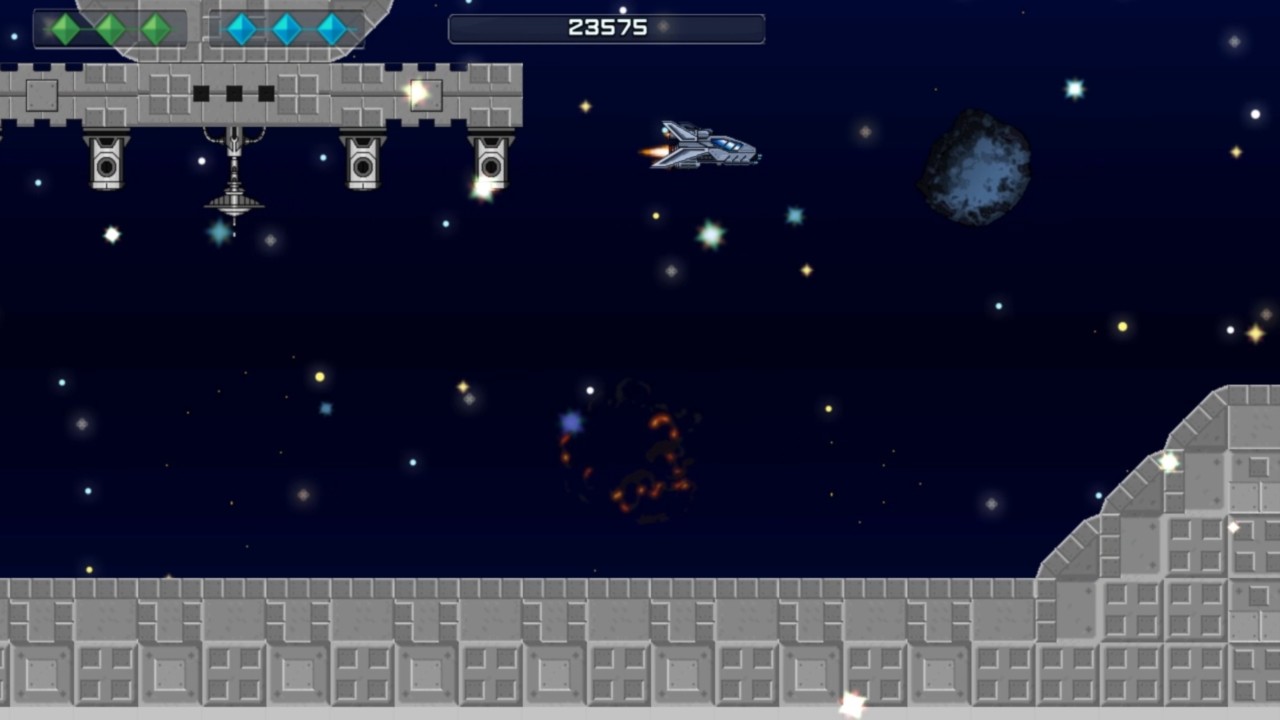1280x720 pixels.
Task: Select the middle blue diamond indicator
Action: (x=286, y=30)
